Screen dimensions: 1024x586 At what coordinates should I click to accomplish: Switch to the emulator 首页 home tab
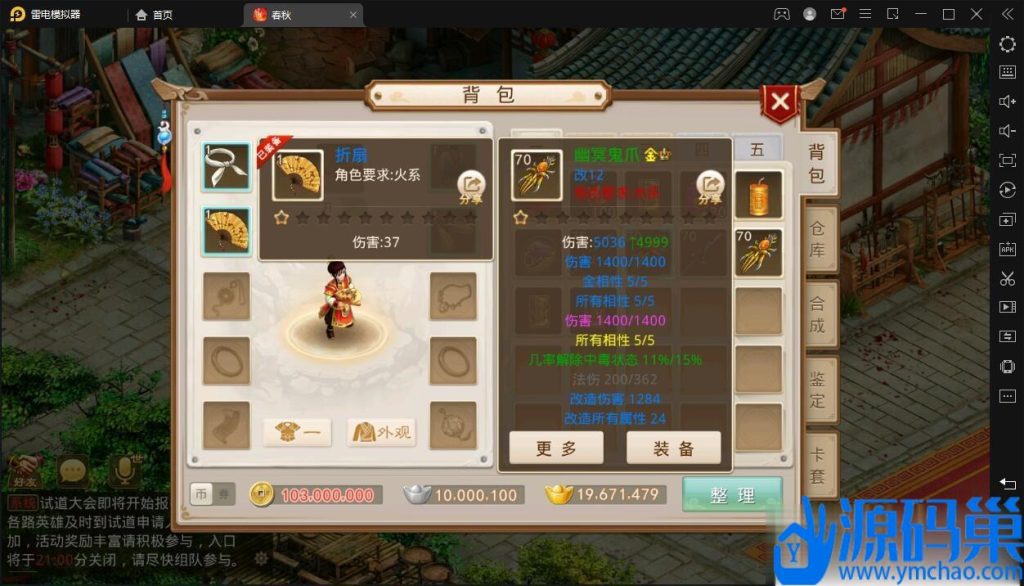pyautogui.click(x=155, y=14)
